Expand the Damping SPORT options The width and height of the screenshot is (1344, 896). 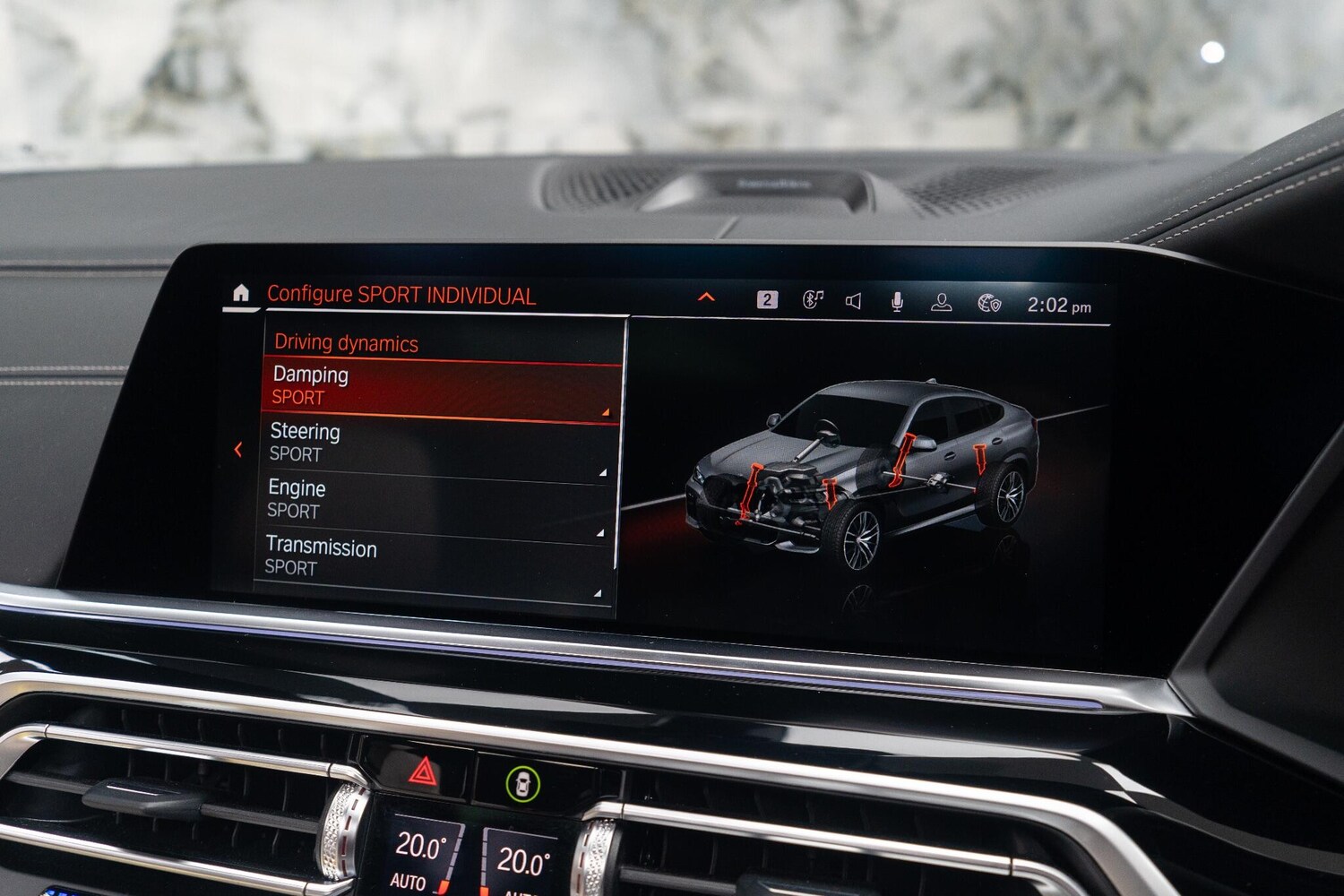(x=606, y=411)
